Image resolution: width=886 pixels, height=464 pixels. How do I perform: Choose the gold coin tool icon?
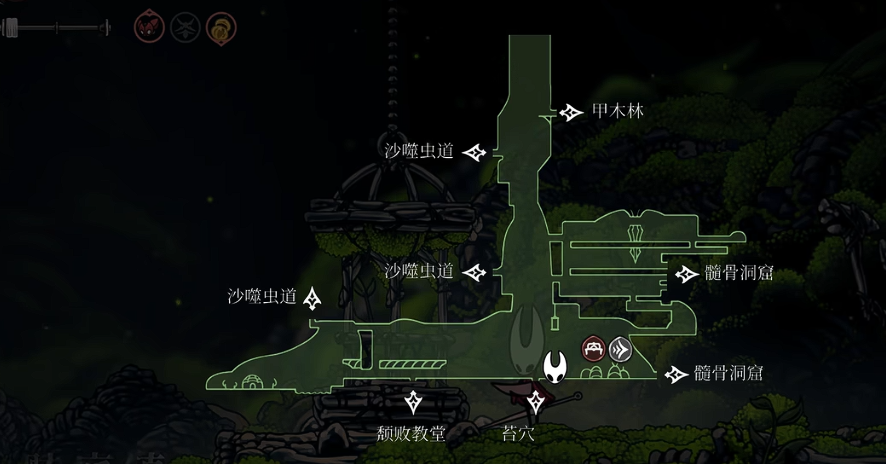click(x=220, y=26)
